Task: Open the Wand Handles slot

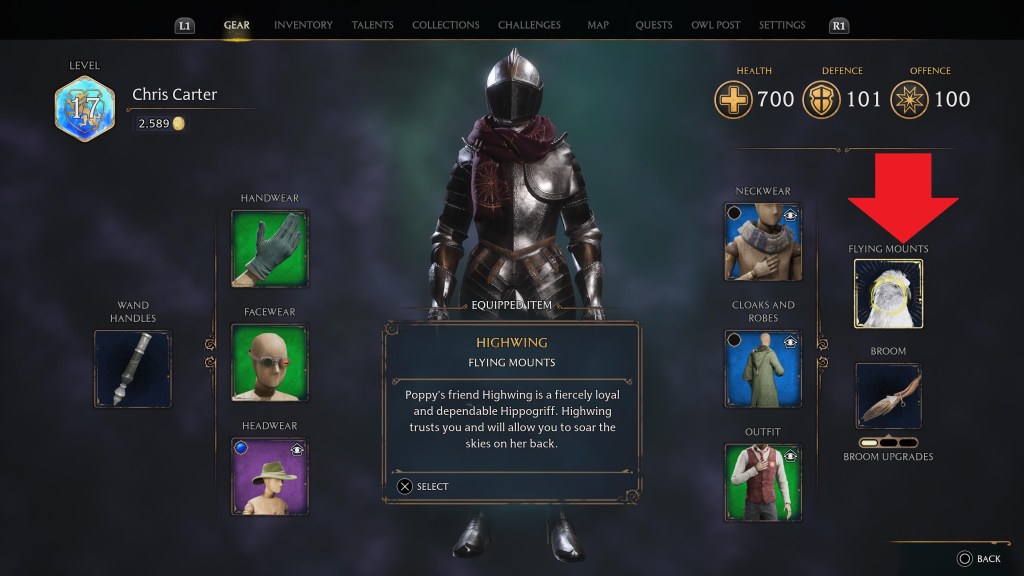Action: 133,368
